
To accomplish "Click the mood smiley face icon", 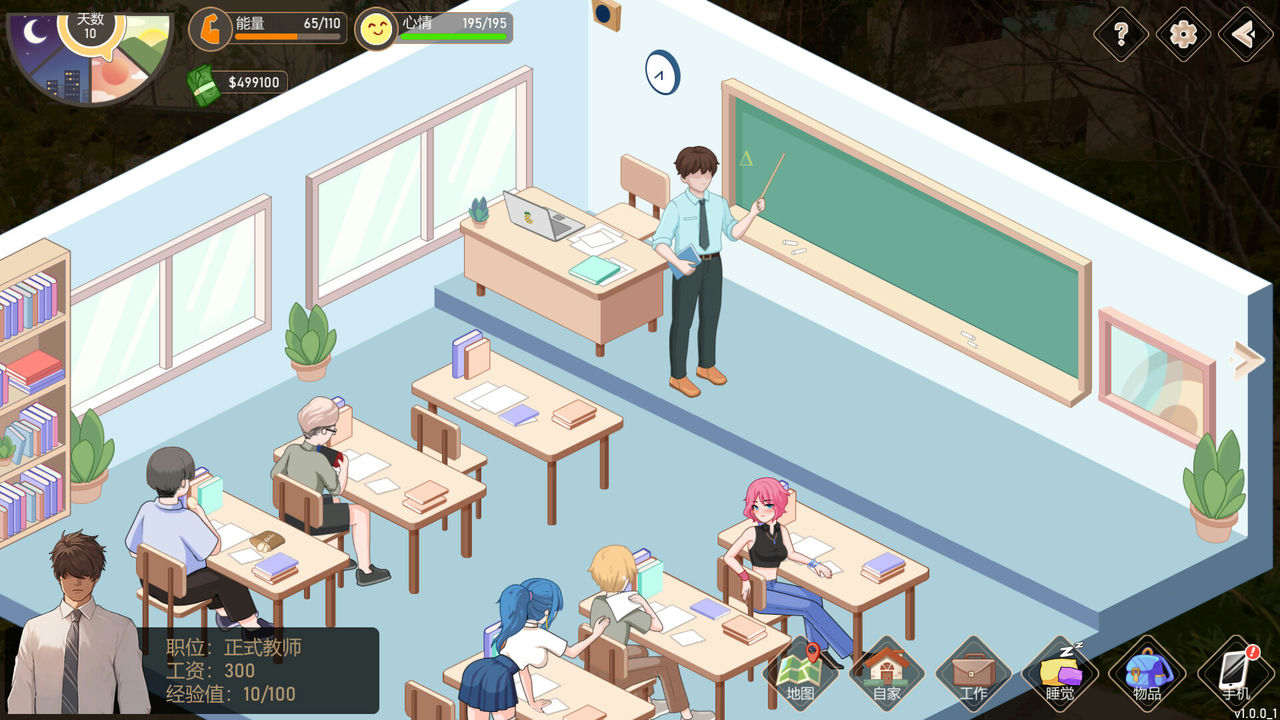I will click(x=373, y=28).
